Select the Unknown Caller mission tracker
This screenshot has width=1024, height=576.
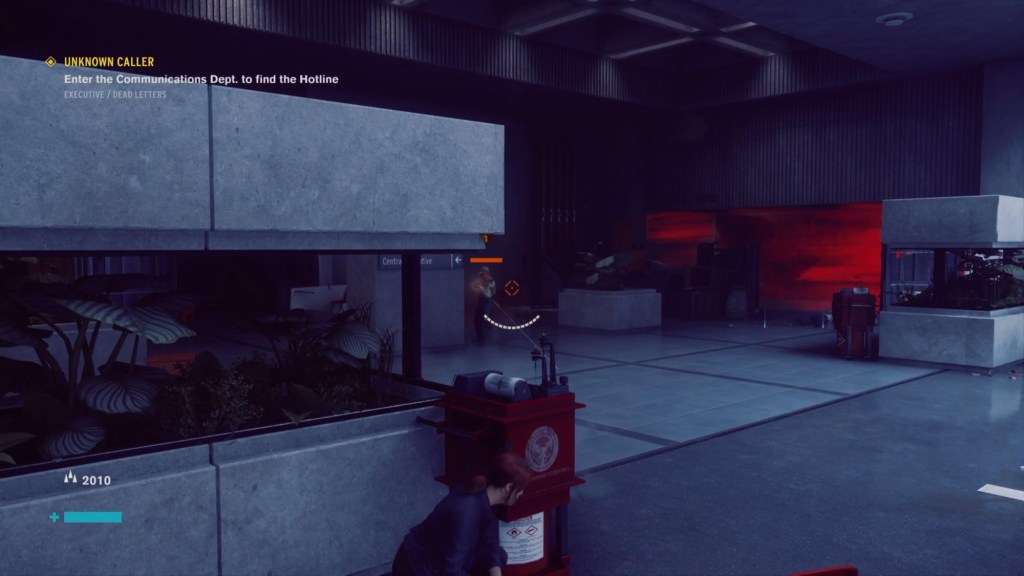pos(109,62)
